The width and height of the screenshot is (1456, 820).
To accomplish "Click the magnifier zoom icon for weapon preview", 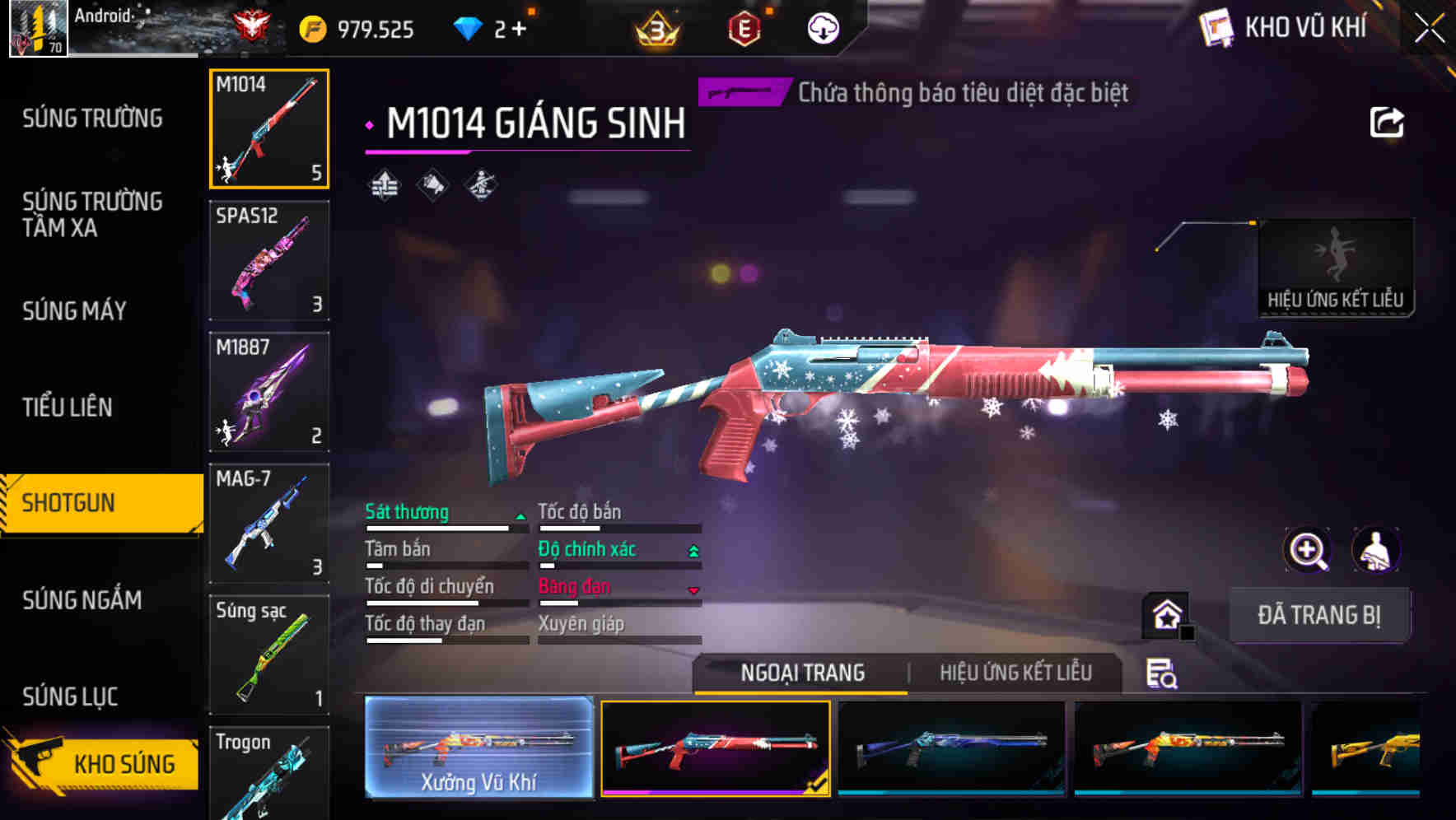I will tap(1306, 550).
